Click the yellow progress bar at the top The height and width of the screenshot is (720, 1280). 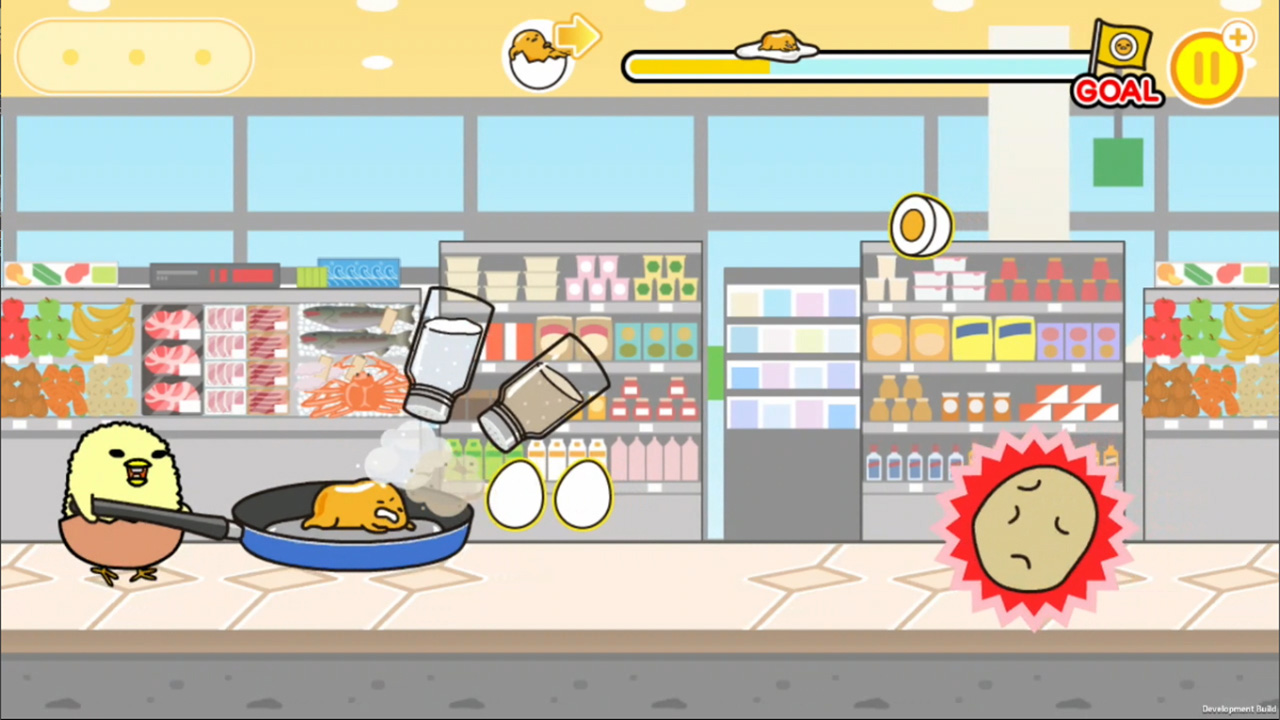coord(700,66)
